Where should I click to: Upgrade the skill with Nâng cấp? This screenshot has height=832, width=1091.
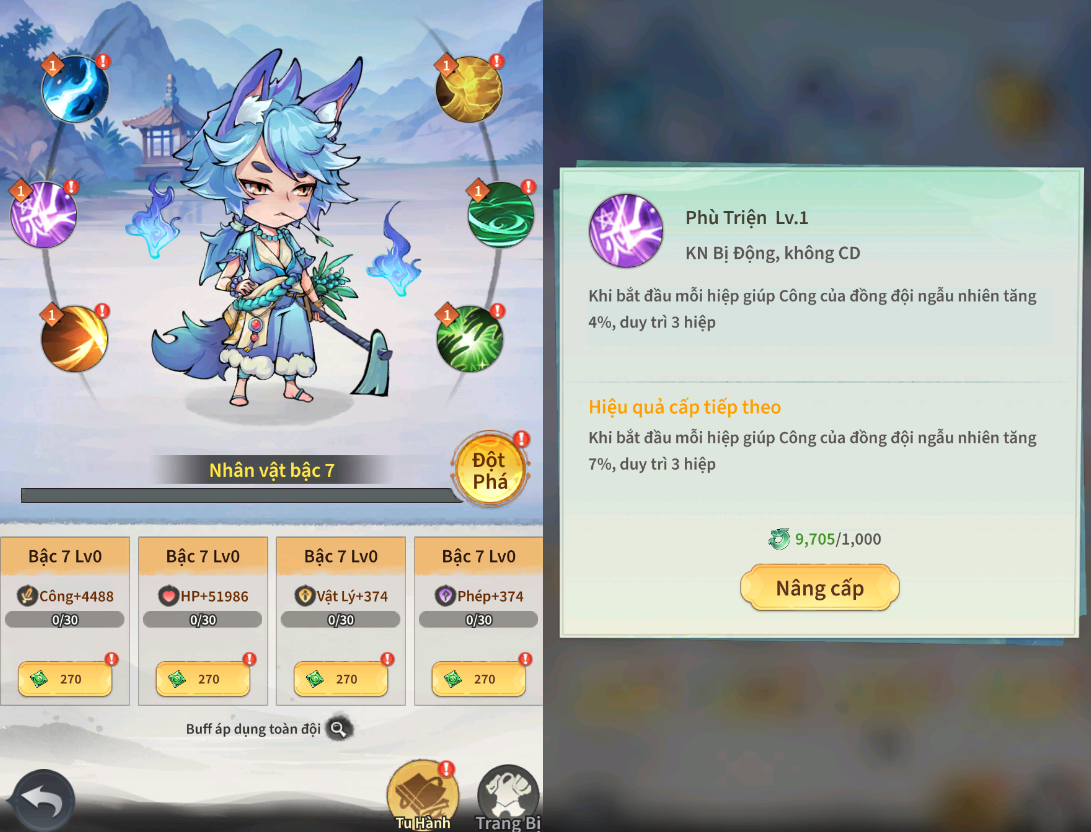[x=819, y=588]
